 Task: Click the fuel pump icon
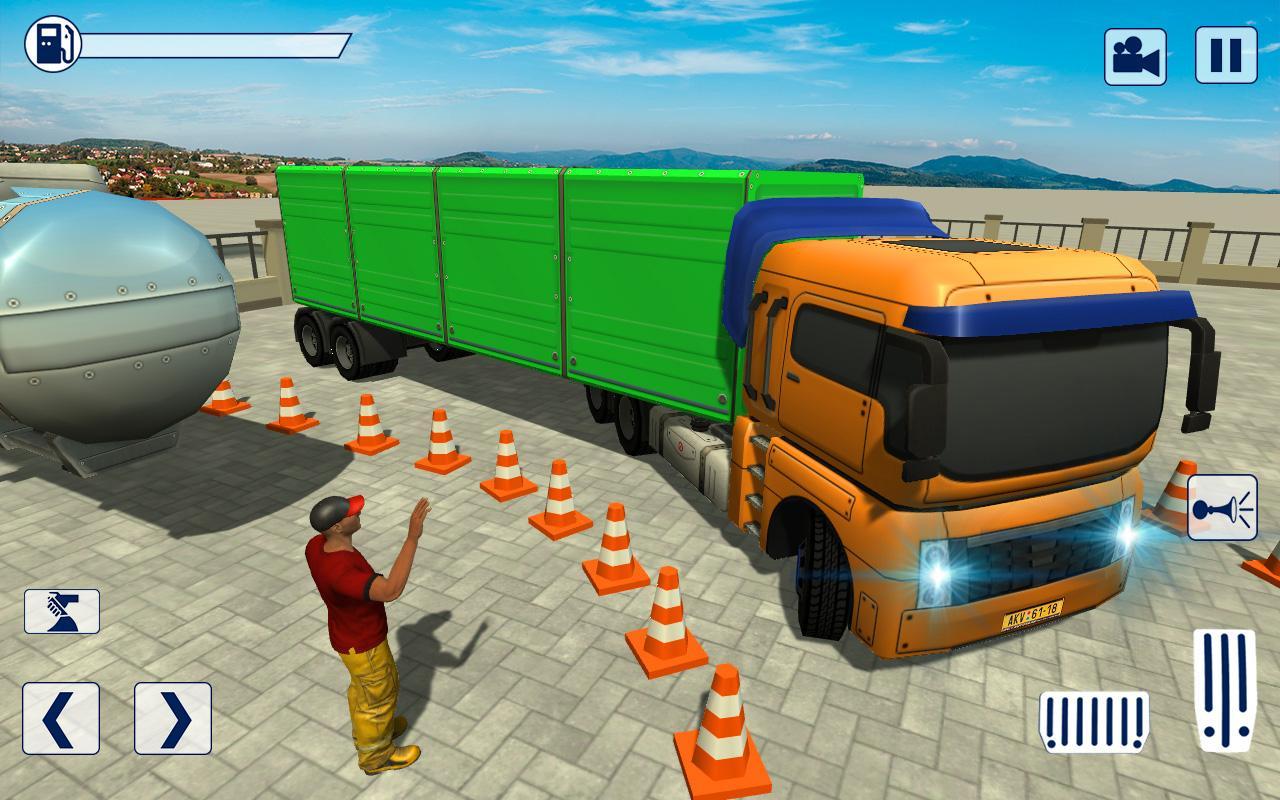pyautogui.click(x=55, y=43)
